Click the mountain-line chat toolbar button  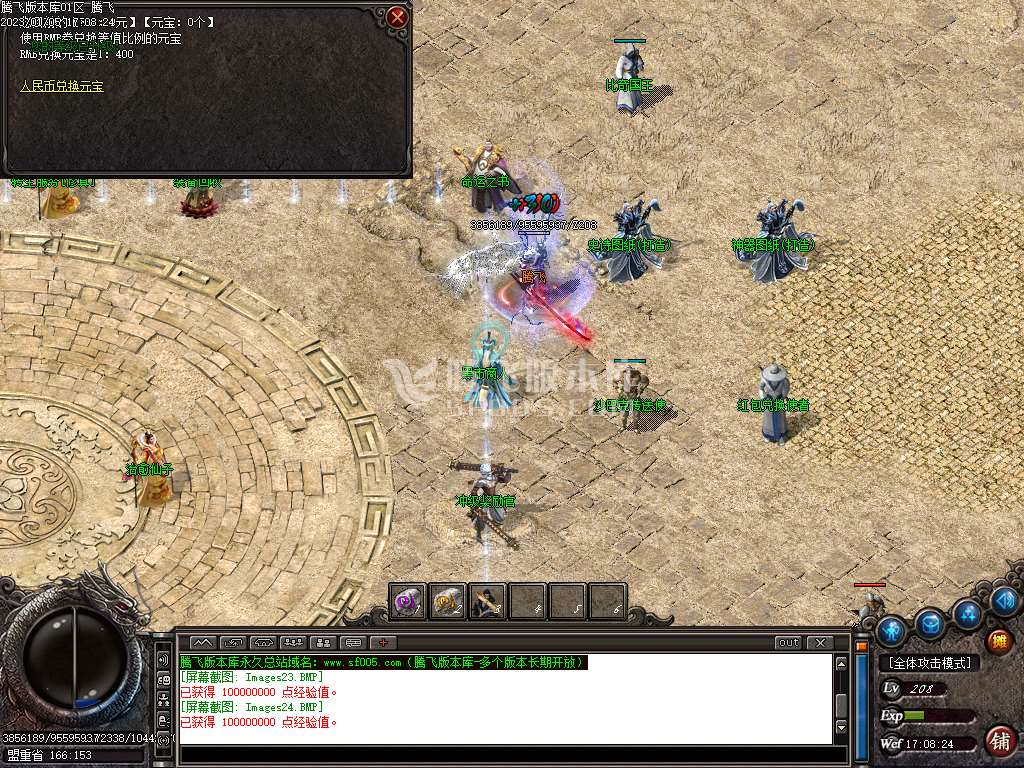click(x=203, y=642)
